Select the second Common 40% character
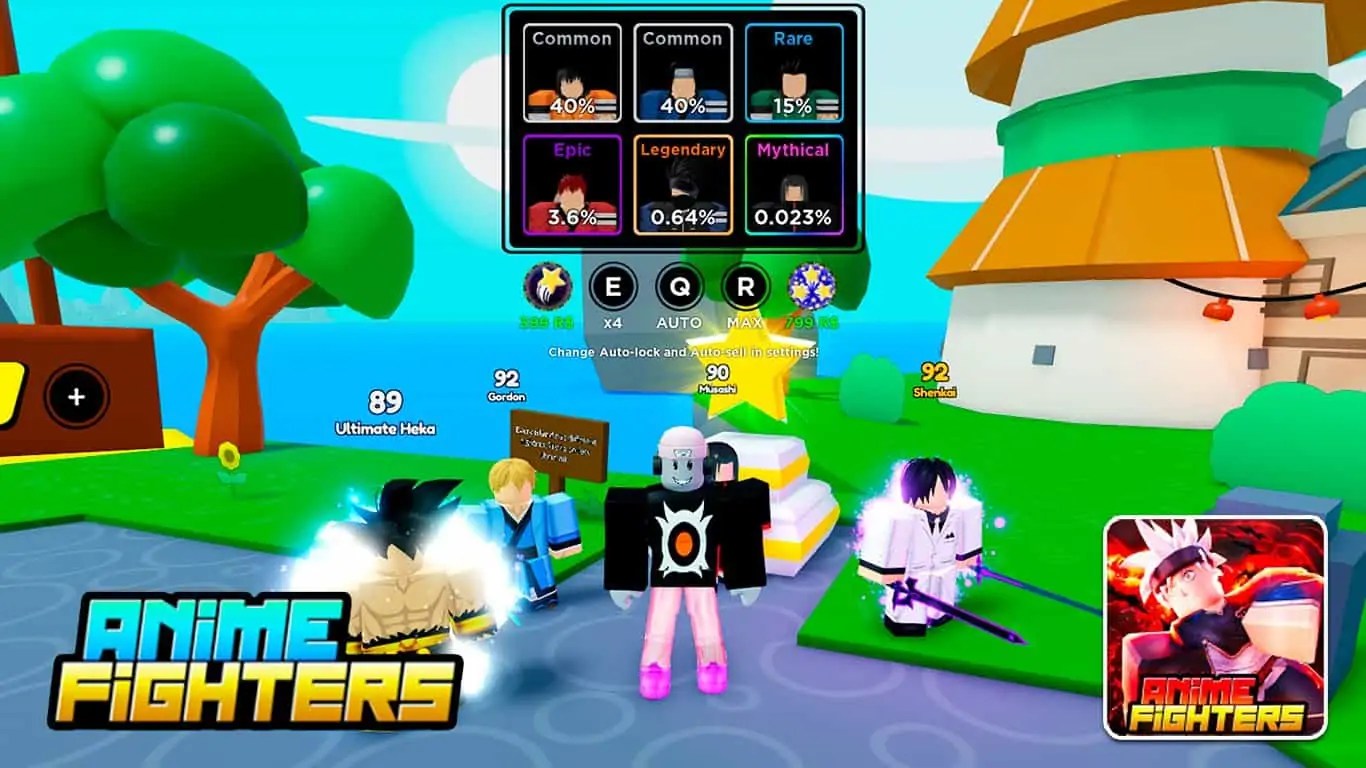The height and width of the screenshot is (768, 1366). [x=682, y=75]
